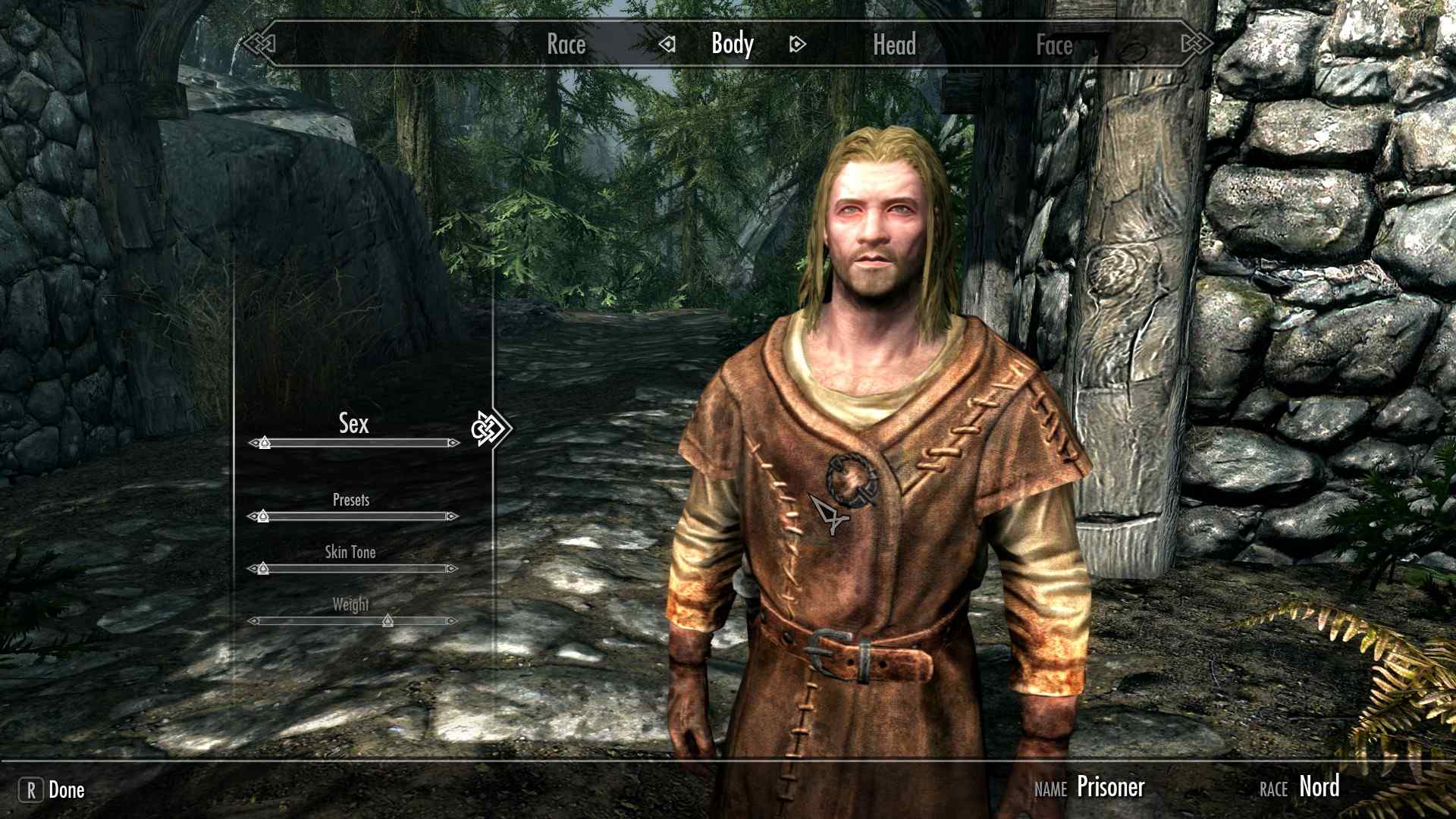Click the right arrow of the Weight slider
Screen dimensions: 1456x819
(454, 620)
